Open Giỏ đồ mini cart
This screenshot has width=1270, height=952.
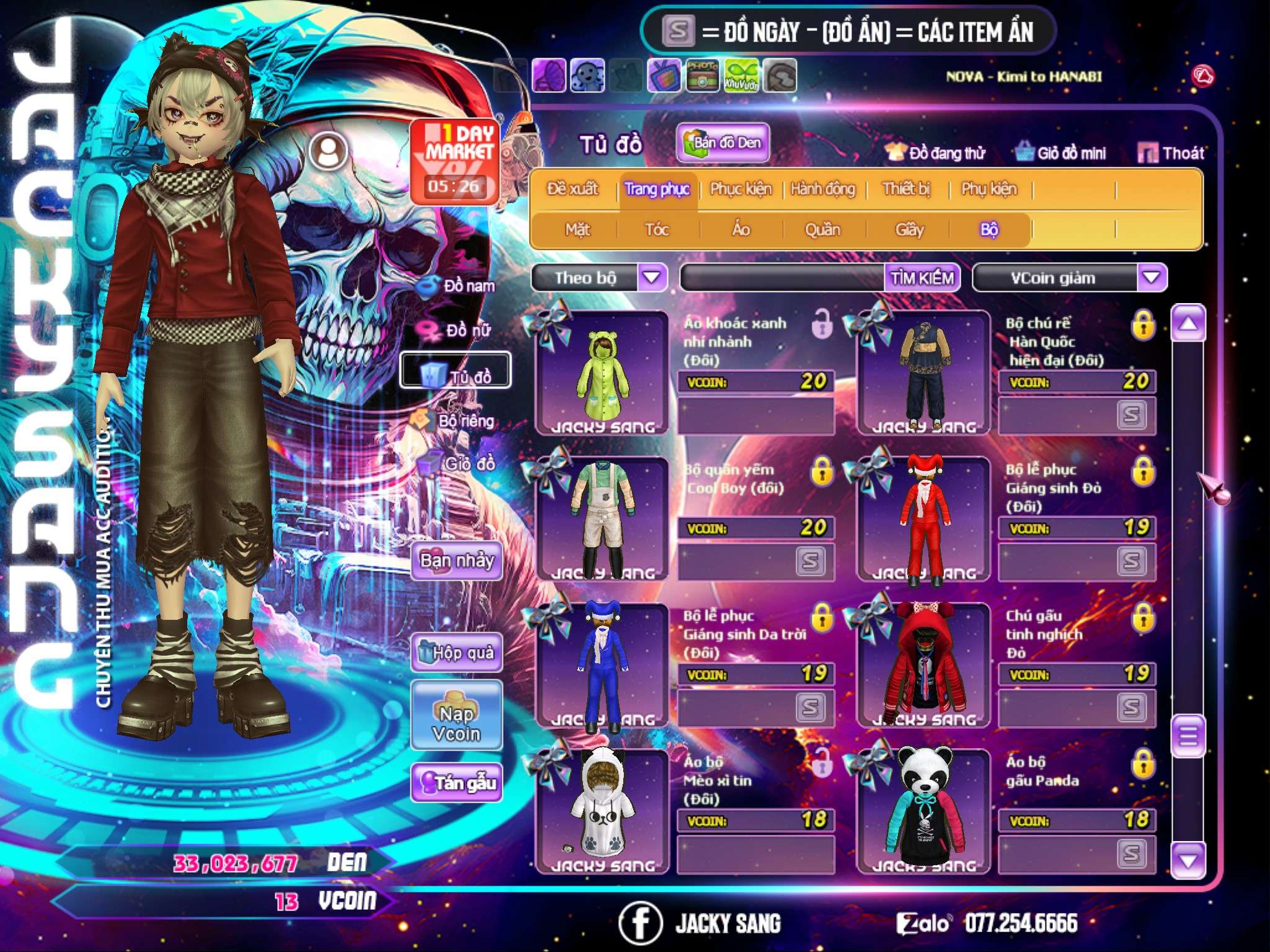1061,153
